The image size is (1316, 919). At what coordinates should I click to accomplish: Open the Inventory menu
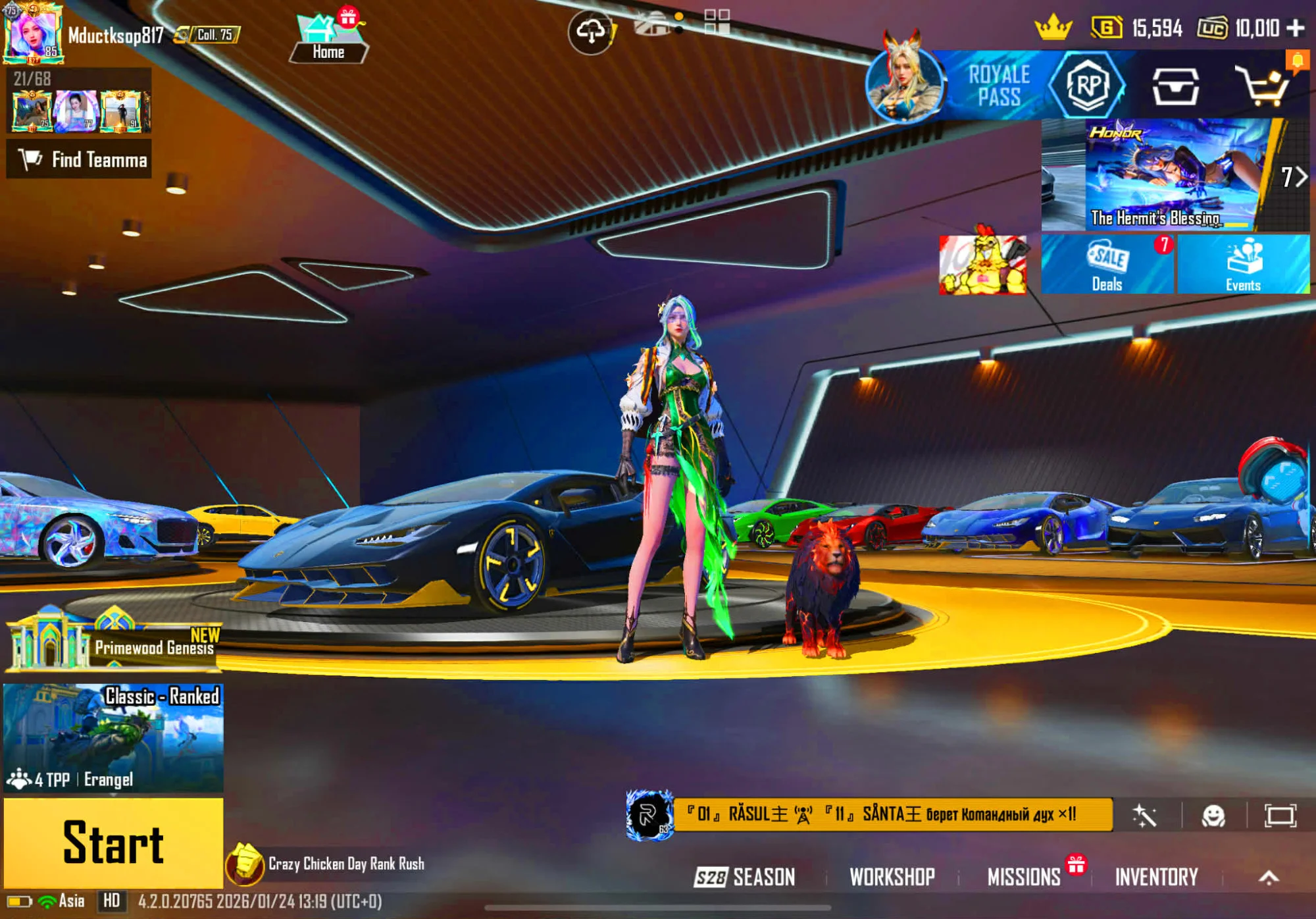tap(1156, 877)
